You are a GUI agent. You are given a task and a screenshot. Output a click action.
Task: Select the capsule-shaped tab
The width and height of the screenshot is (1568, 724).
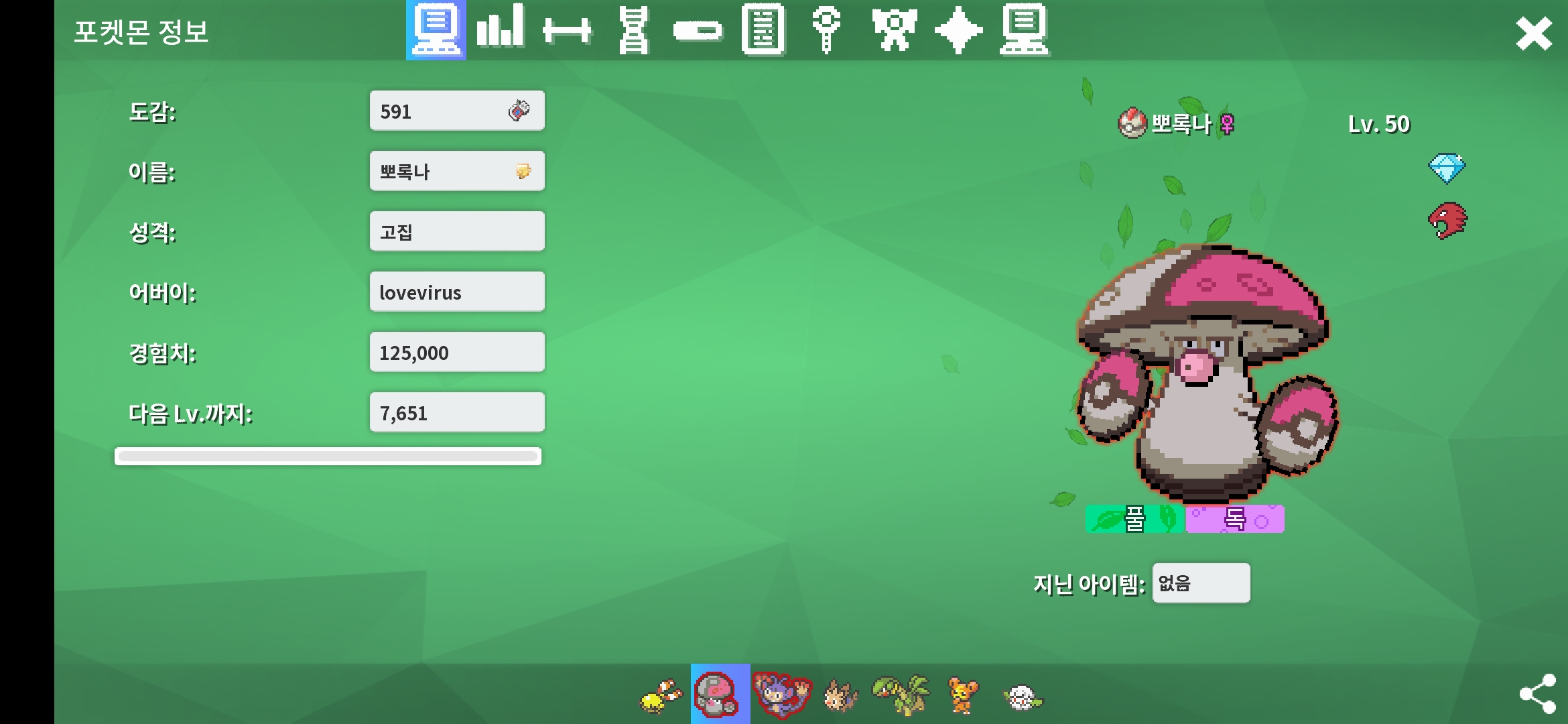point(698,31)
